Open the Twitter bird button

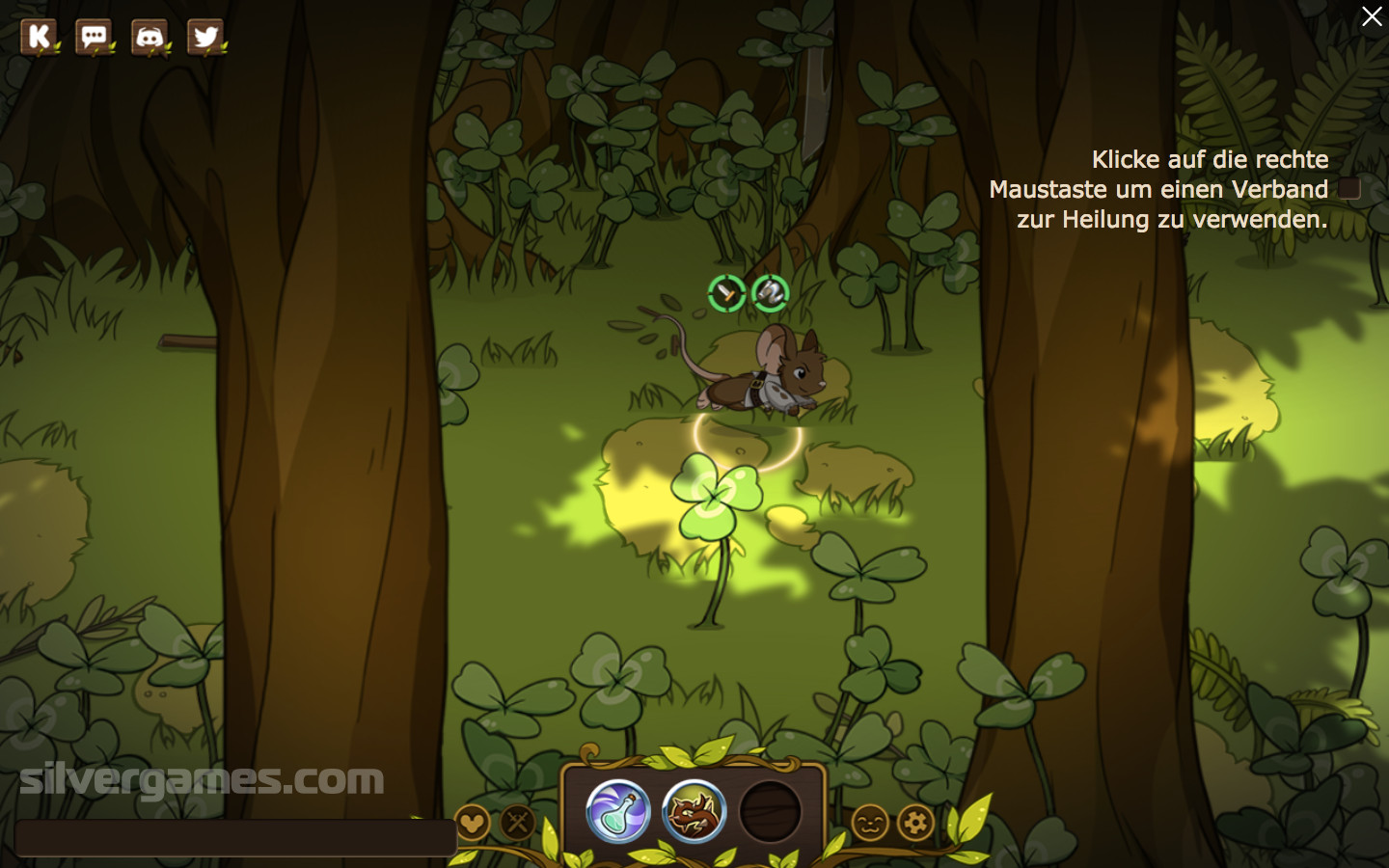tap(204, 38)
